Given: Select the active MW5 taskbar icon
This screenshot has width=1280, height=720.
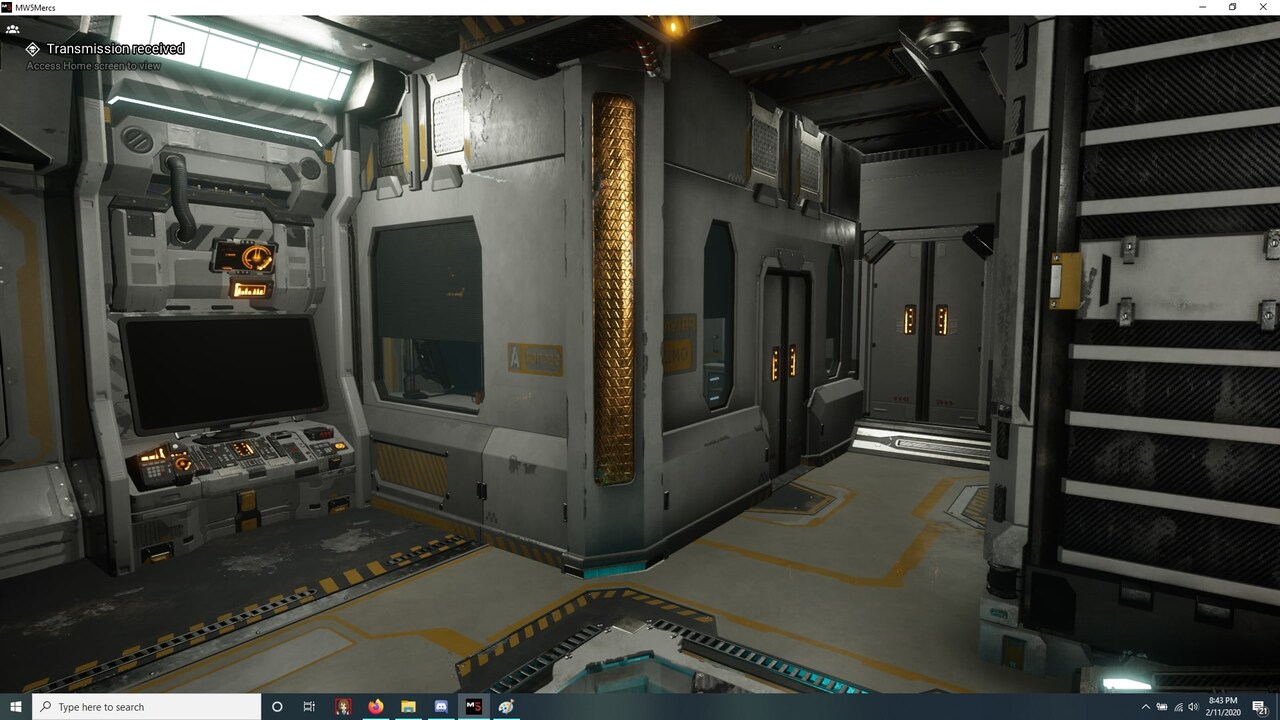Looking at the screenshot, I should [473, 707].
